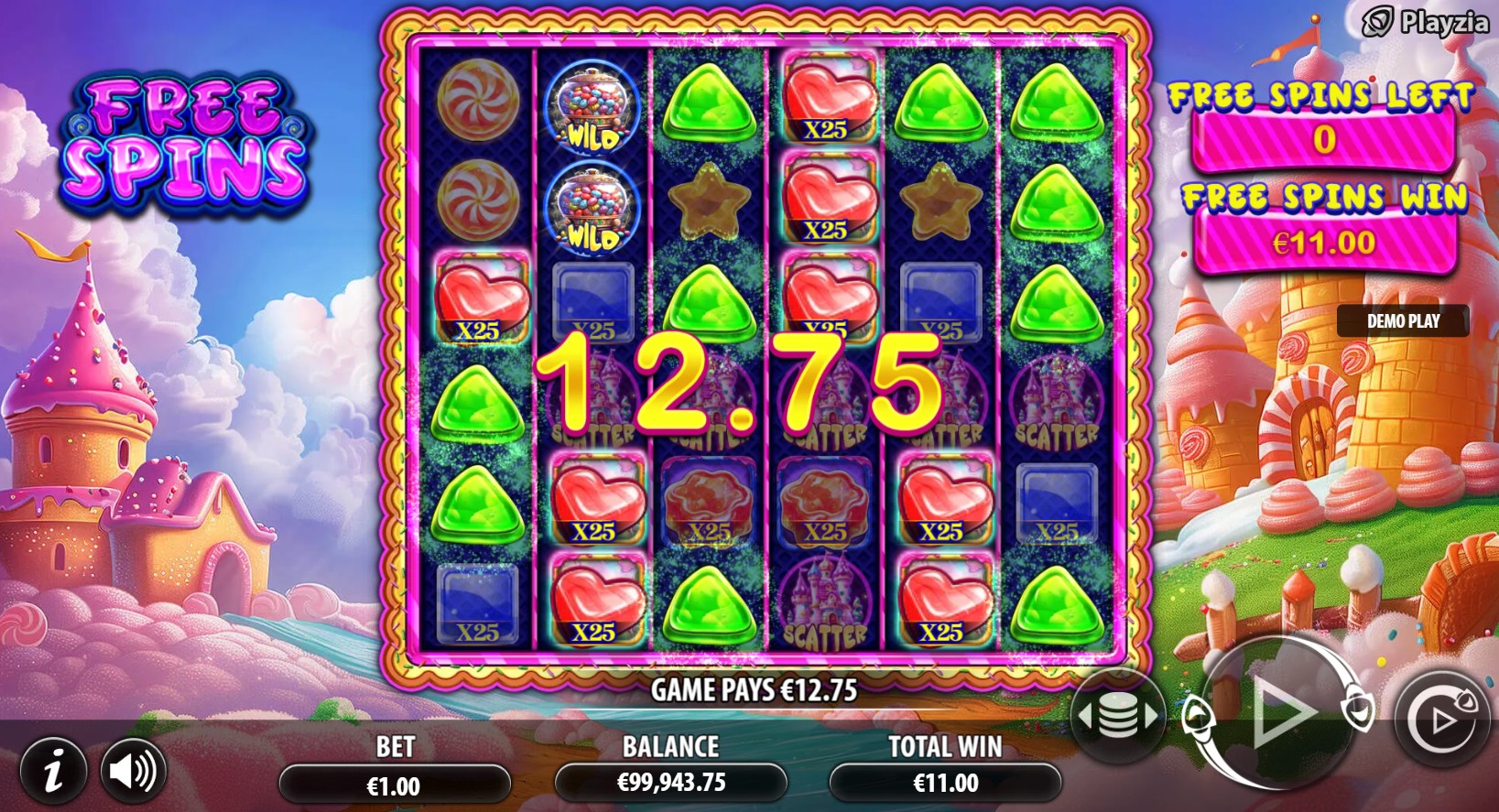Open the coin stack bet selector
1499x812 pixels.
1117,716
